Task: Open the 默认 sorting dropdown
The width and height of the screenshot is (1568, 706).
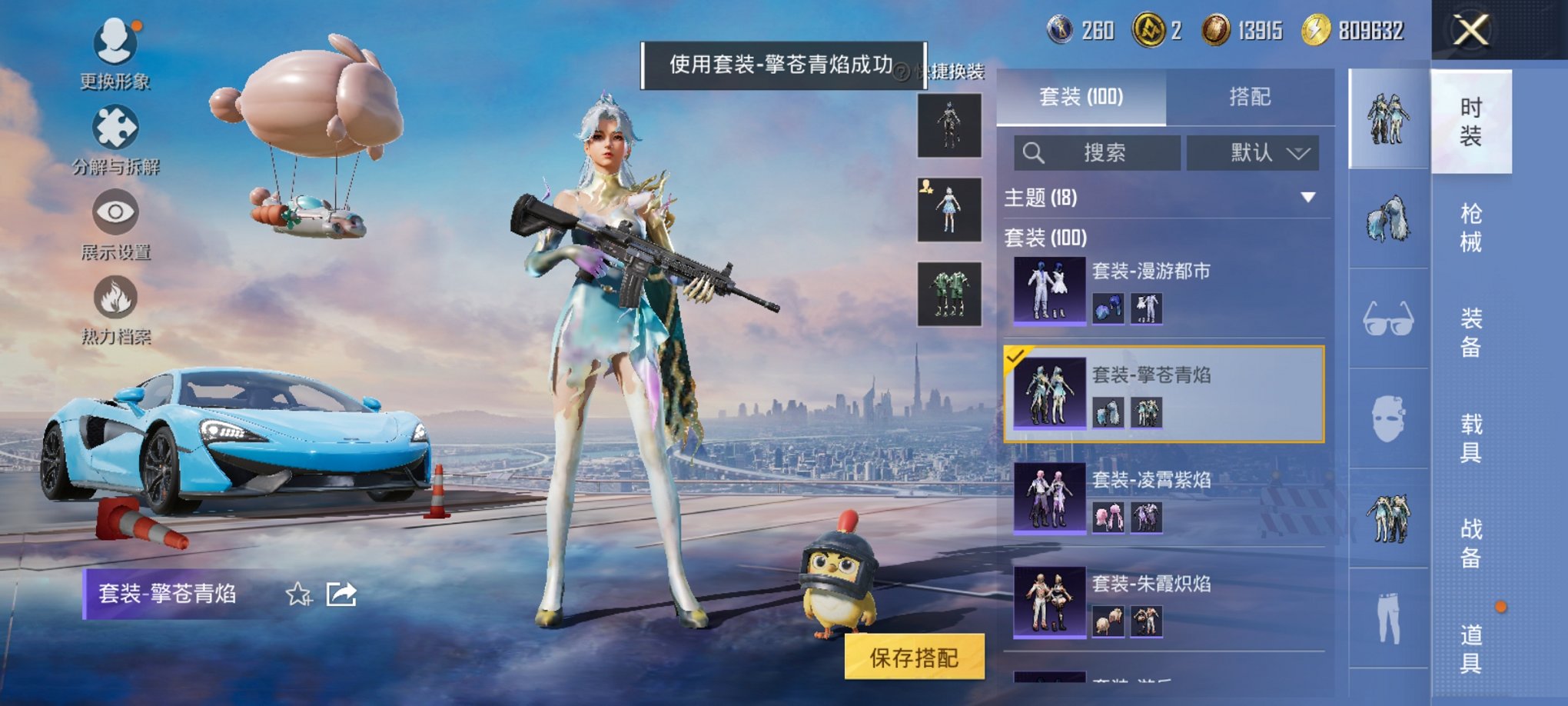Action: [1254, 152]
